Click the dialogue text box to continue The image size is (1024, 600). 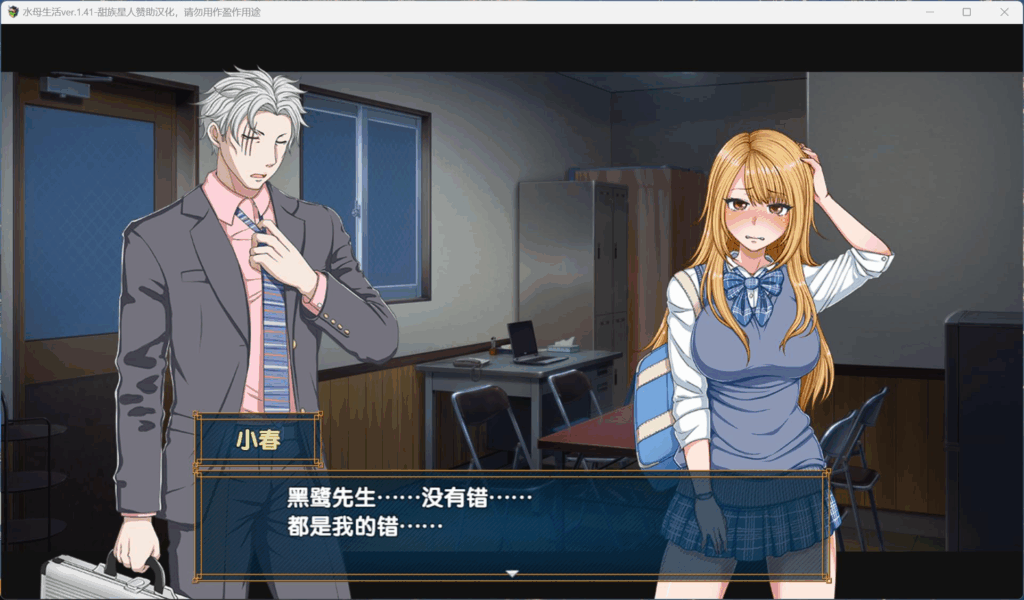tap(511, 524)
